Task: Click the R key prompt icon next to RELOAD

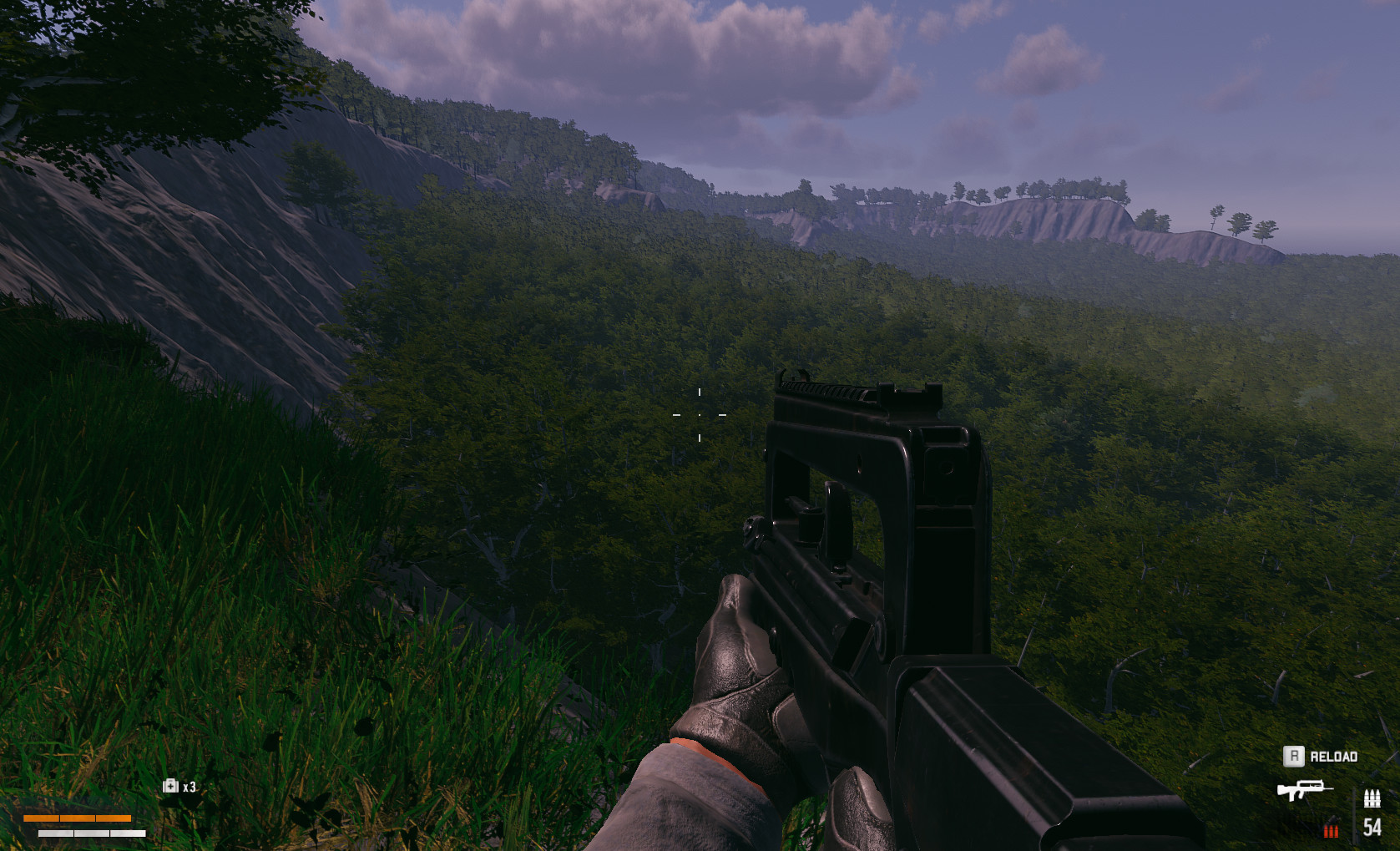Action: point(1294,756)
